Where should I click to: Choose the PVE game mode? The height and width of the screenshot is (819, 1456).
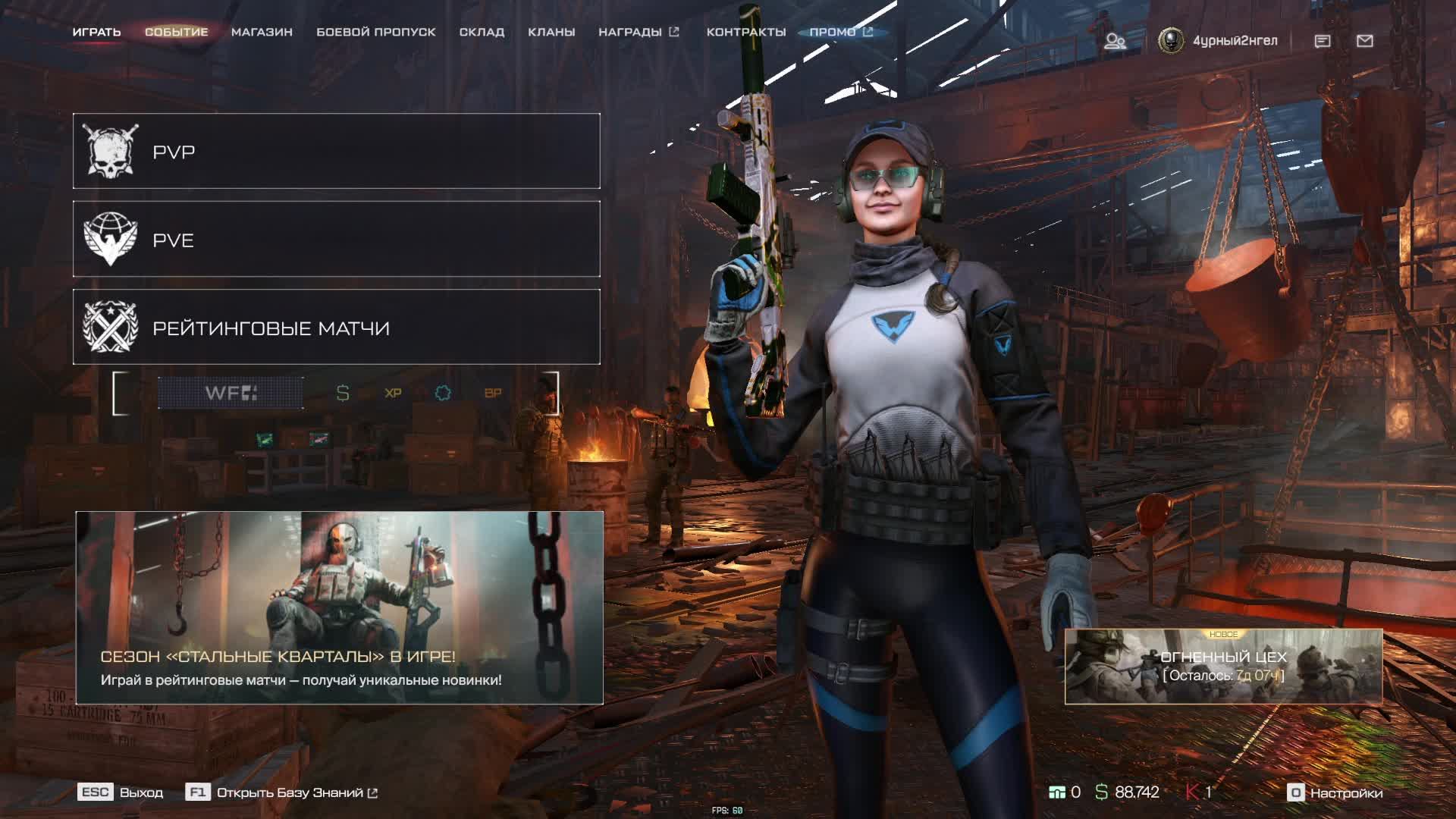[336, 239]
